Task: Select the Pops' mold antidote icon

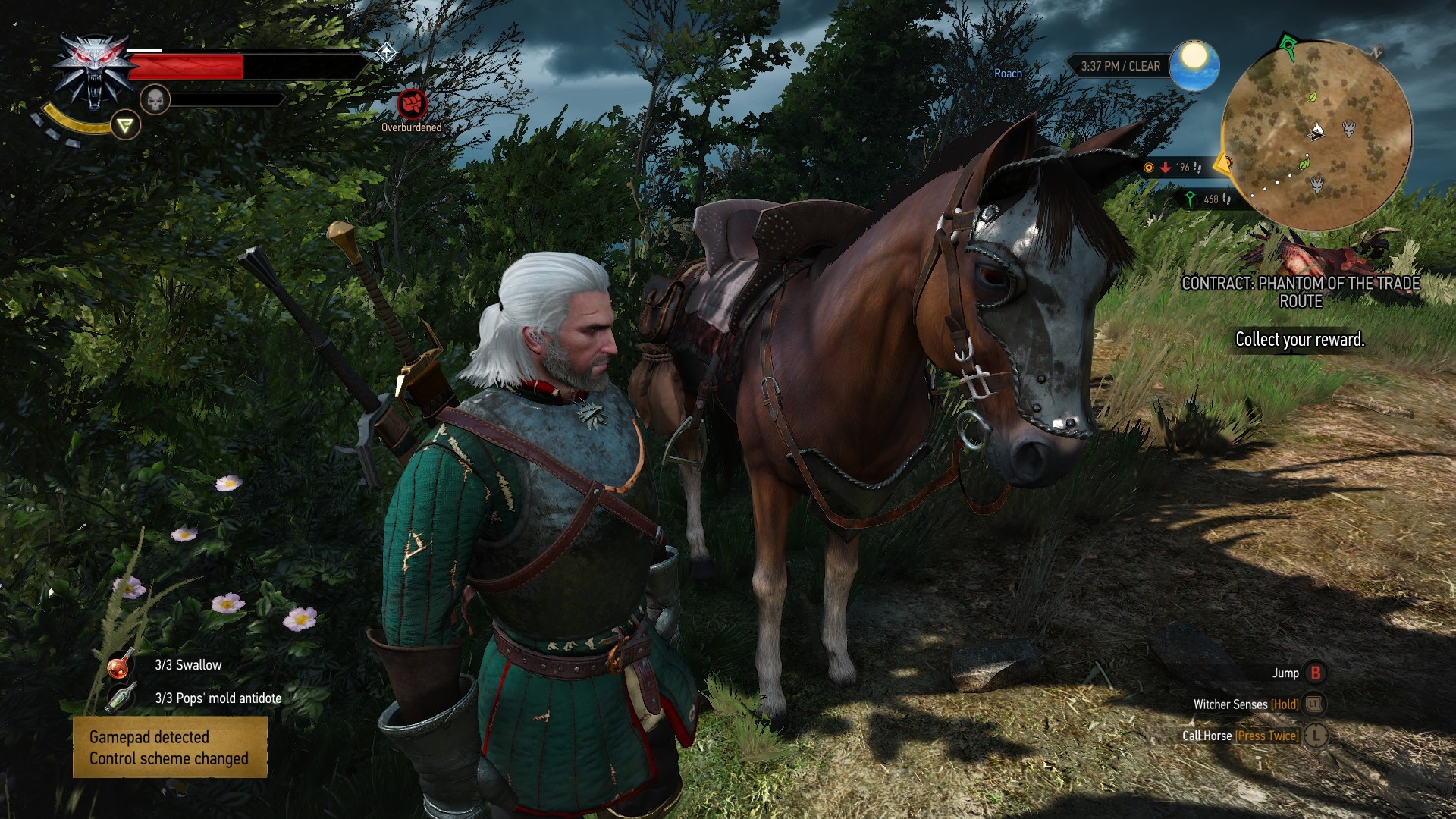Action: pyautogui.click(x=120, y=698)
